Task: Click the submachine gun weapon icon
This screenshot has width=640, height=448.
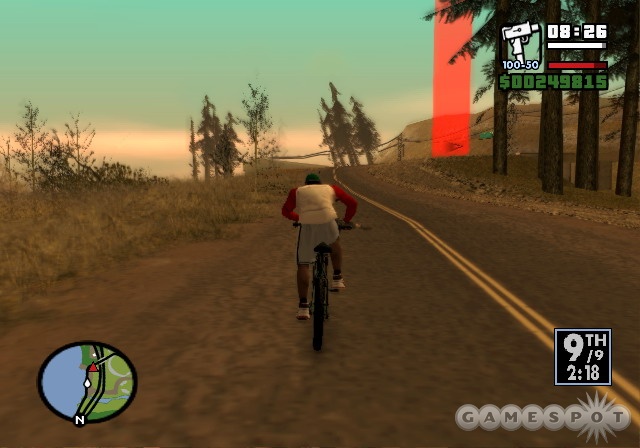Action: (521, 44)
